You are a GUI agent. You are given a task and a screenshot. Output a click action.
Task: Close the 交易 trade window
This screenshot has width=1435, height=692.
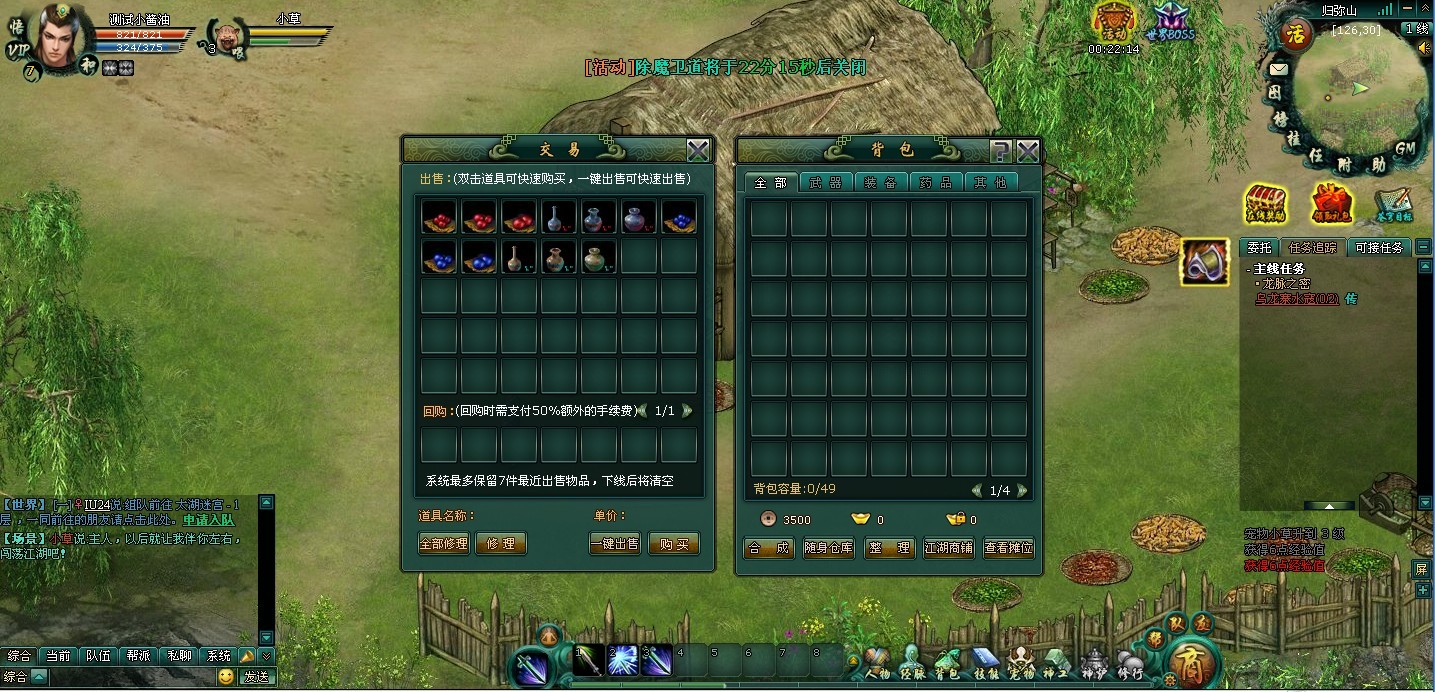pyautogui.click(x=698, y=151)
